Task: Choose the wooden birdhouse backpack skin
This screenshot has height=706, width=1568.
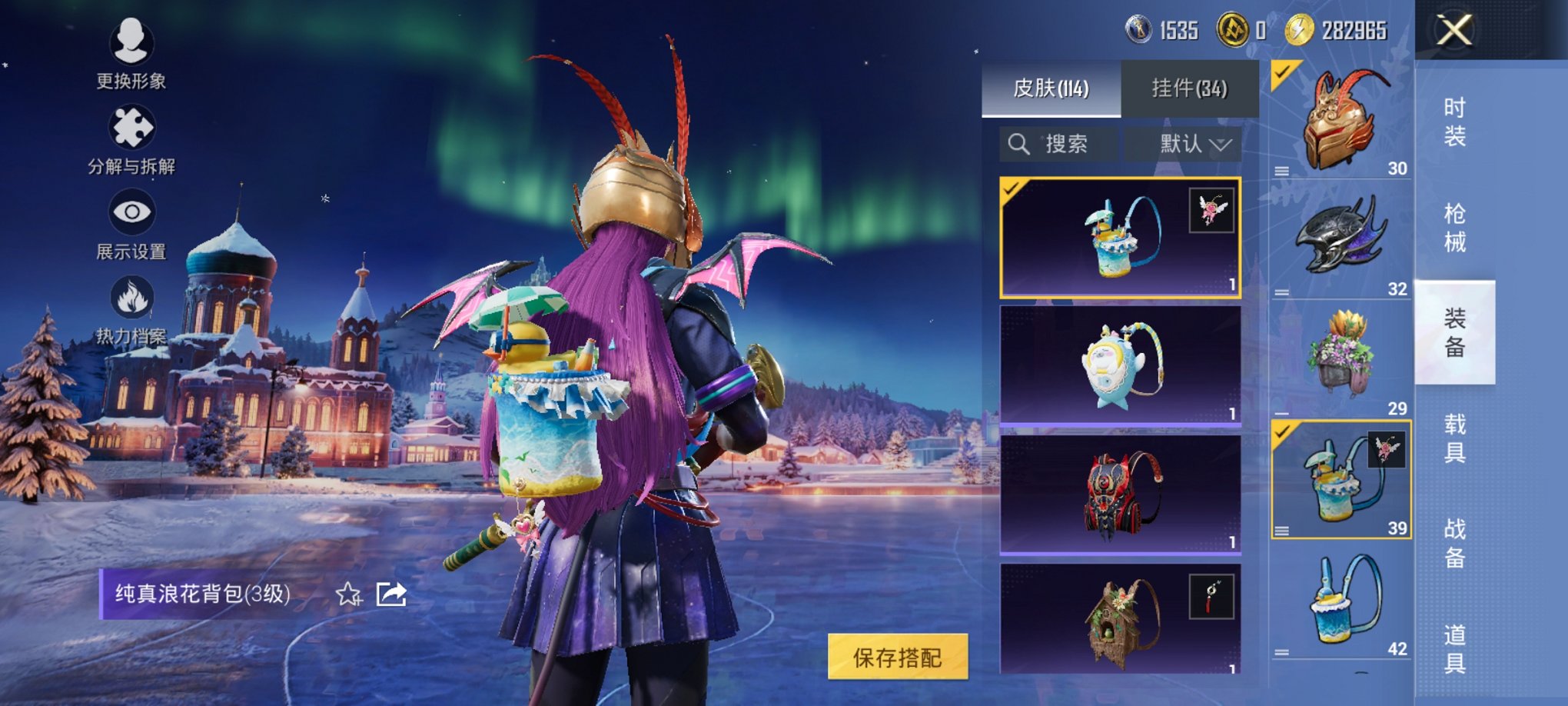Action: [1119, 619]
